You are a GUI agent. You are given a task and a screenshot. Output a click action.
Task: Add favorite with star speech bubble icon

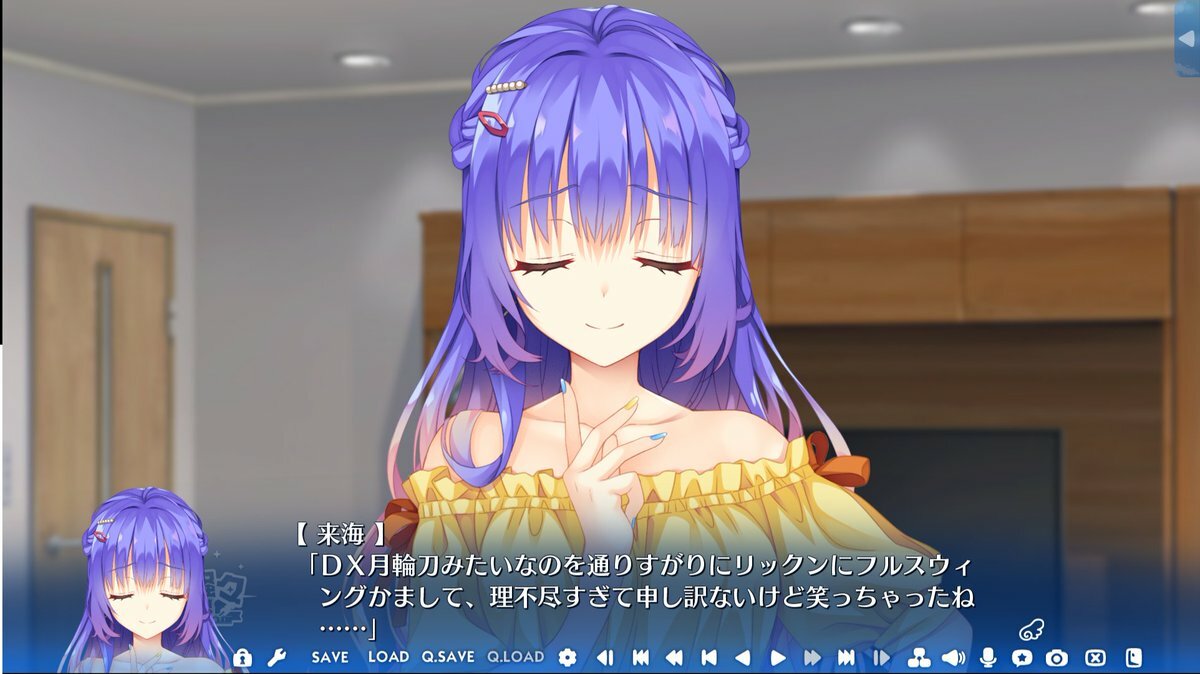[1022, 657]
